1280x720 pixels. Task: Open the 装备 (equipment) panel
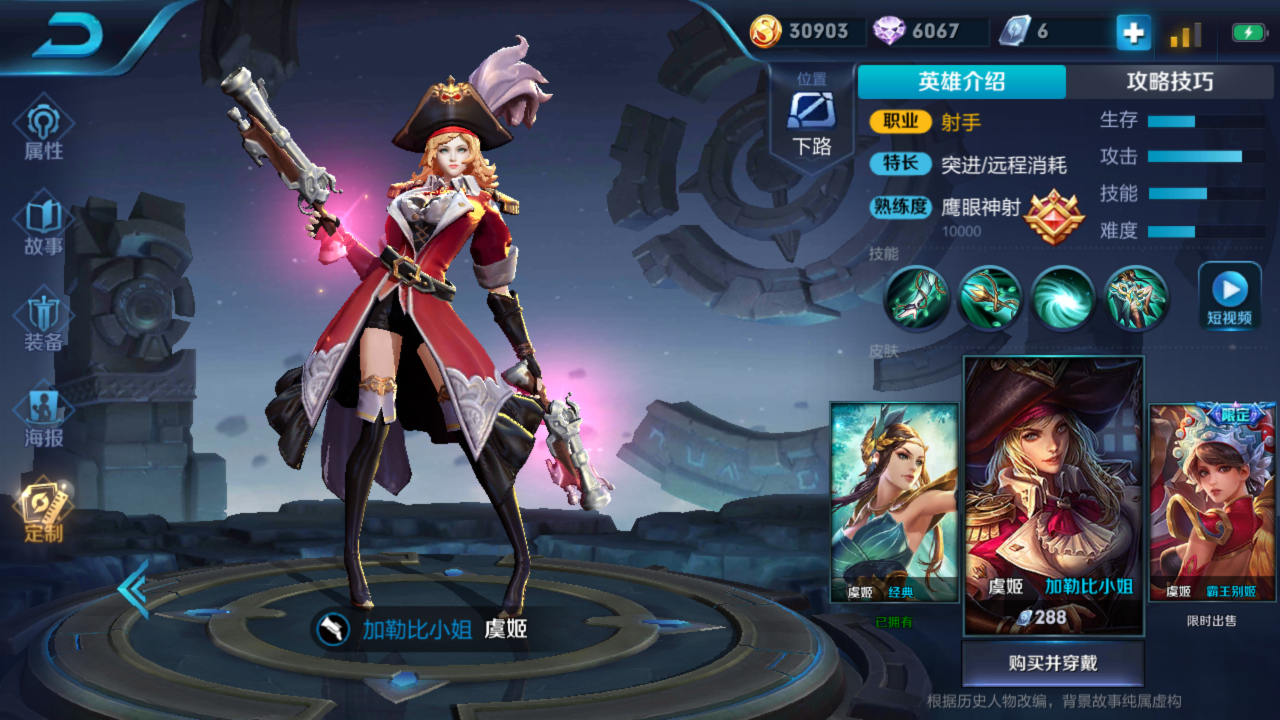pyautogui.click(x=42, y=320)
